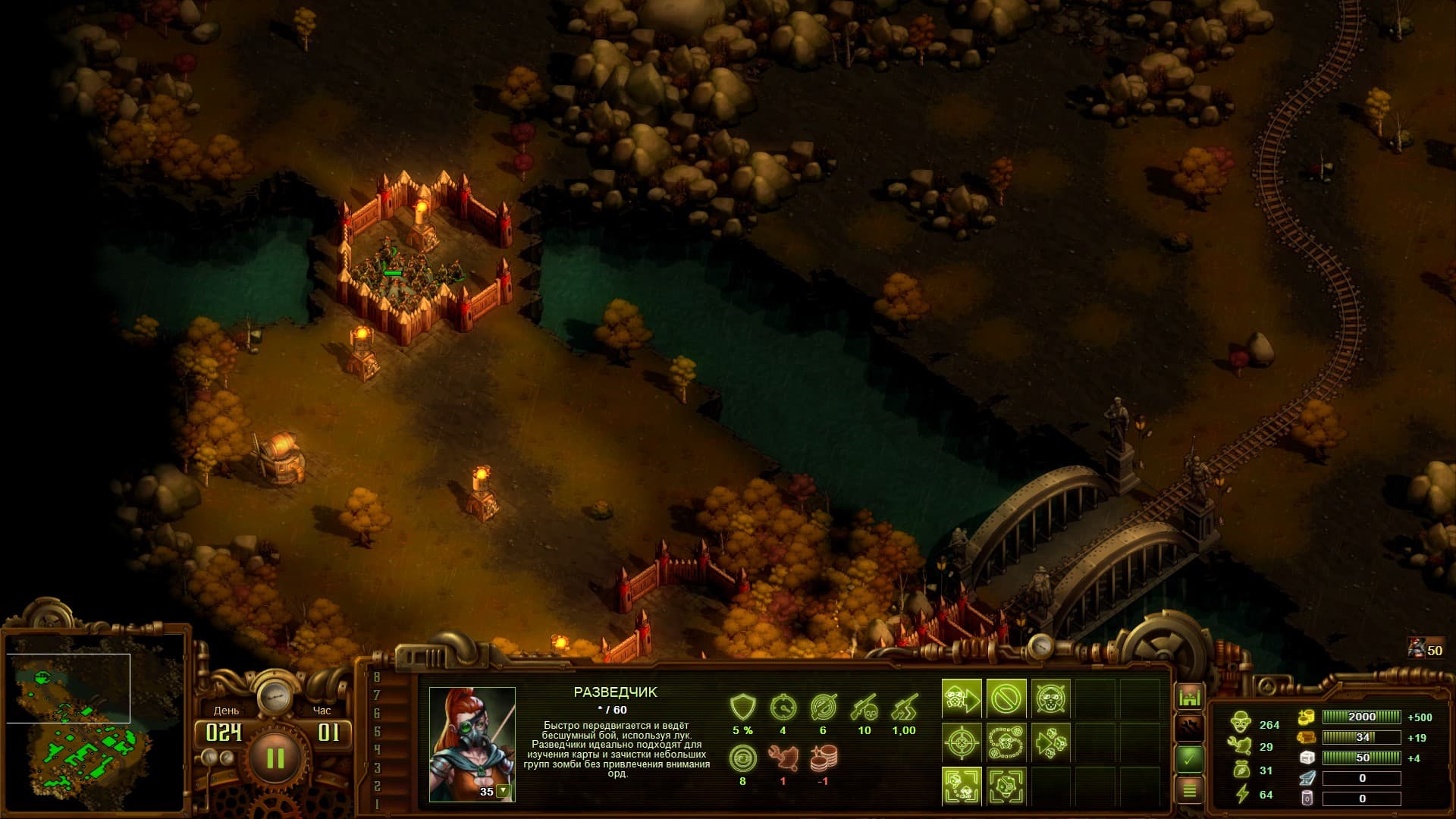Select control group number 8
Screen dimensions: 1456x819
point(377,677)
